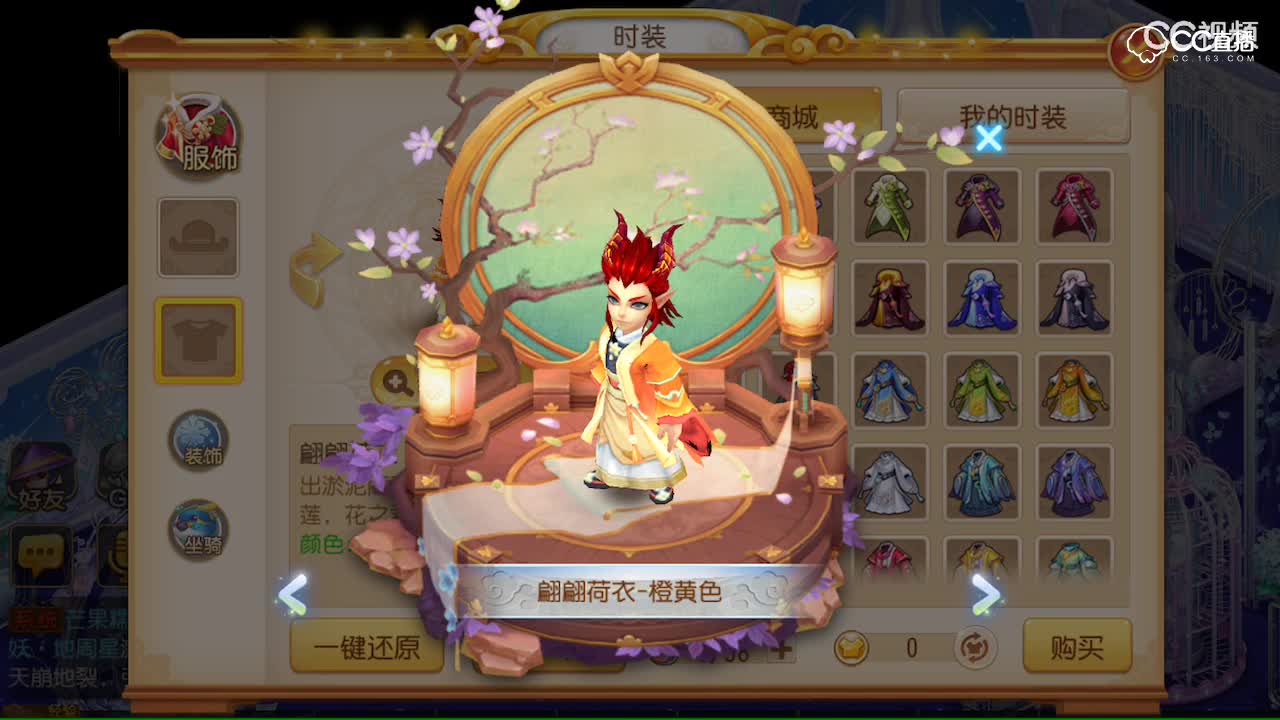Switch to the 我的时装 tab
The width and height of the screenshot is (1280, 720).
click(x=1012, y=116)
